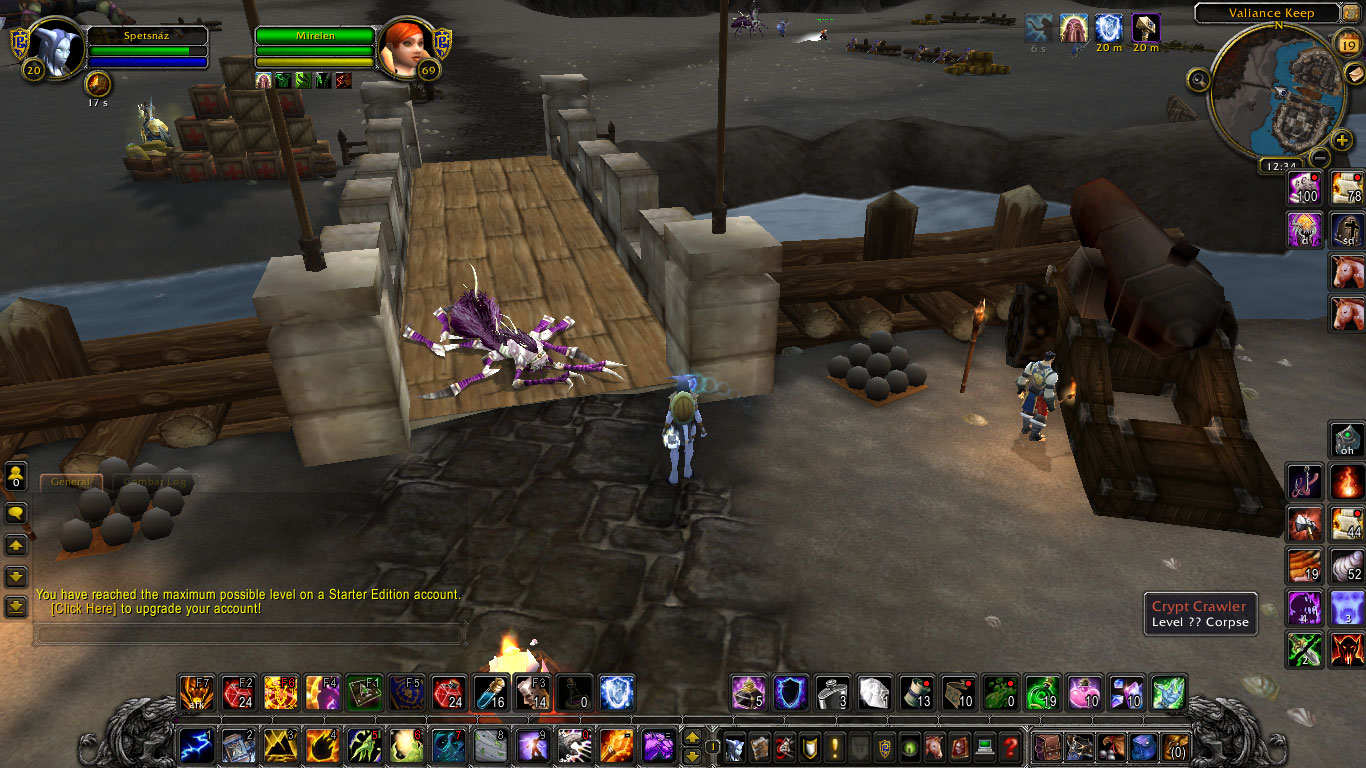This screenshot has height=768, width=1366.
Task: Click the Spetsnáz player portrait
Action: tap(47, 47)
